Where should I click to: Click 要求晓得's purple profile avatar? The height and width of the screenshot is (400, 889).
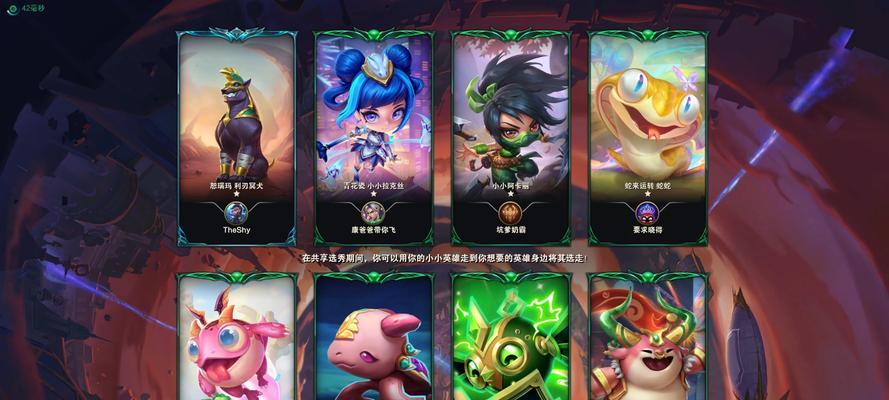pos(648,212)
